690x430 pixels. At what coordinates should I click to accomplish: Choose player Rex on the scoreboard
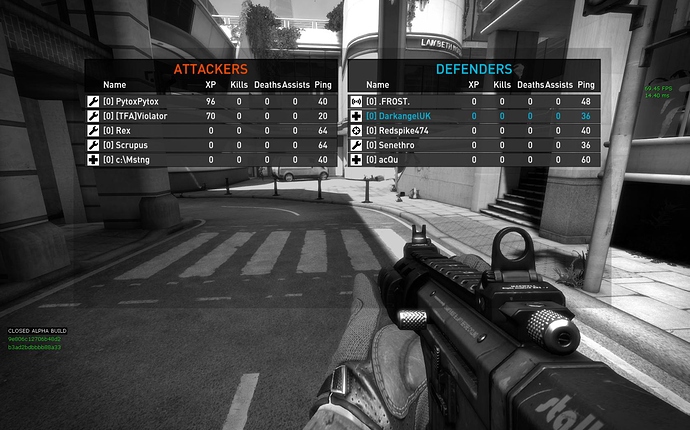point(117,130)
